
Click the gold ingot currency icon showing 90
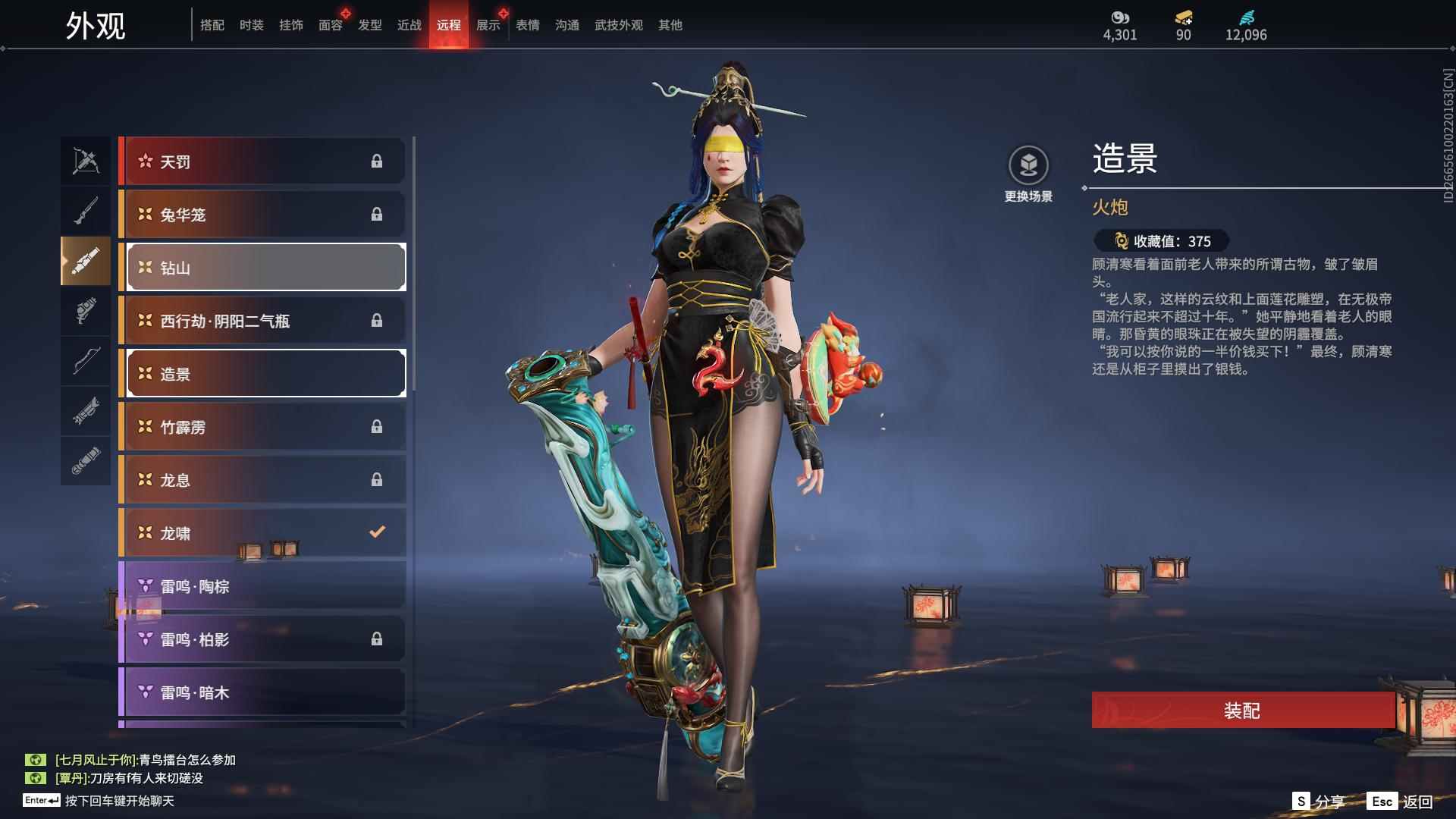click(1184, 17)
